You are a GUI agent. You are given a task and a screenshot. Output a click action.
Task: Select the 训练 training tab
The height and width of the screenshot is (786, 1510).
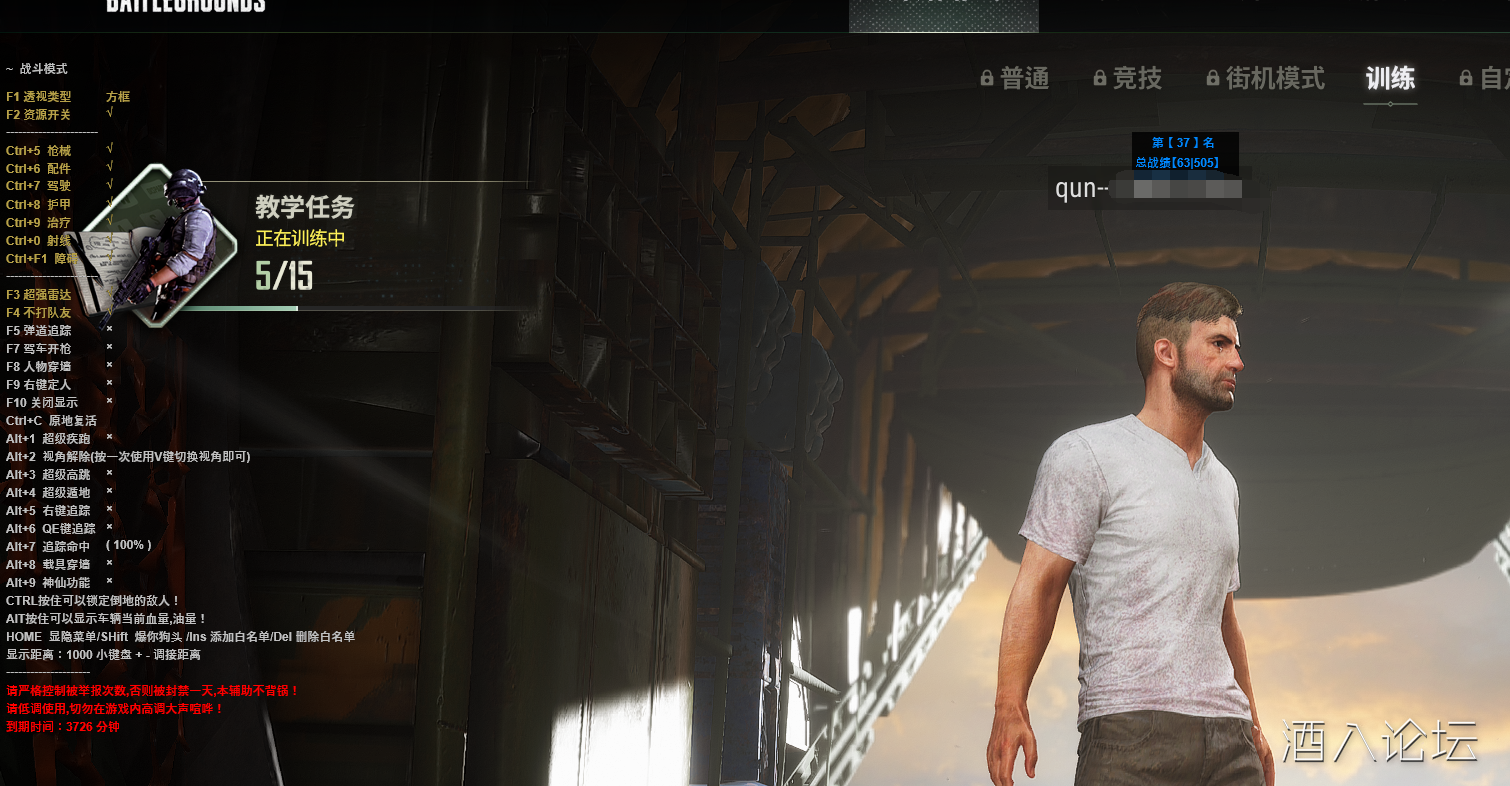tap(1390, 78)
